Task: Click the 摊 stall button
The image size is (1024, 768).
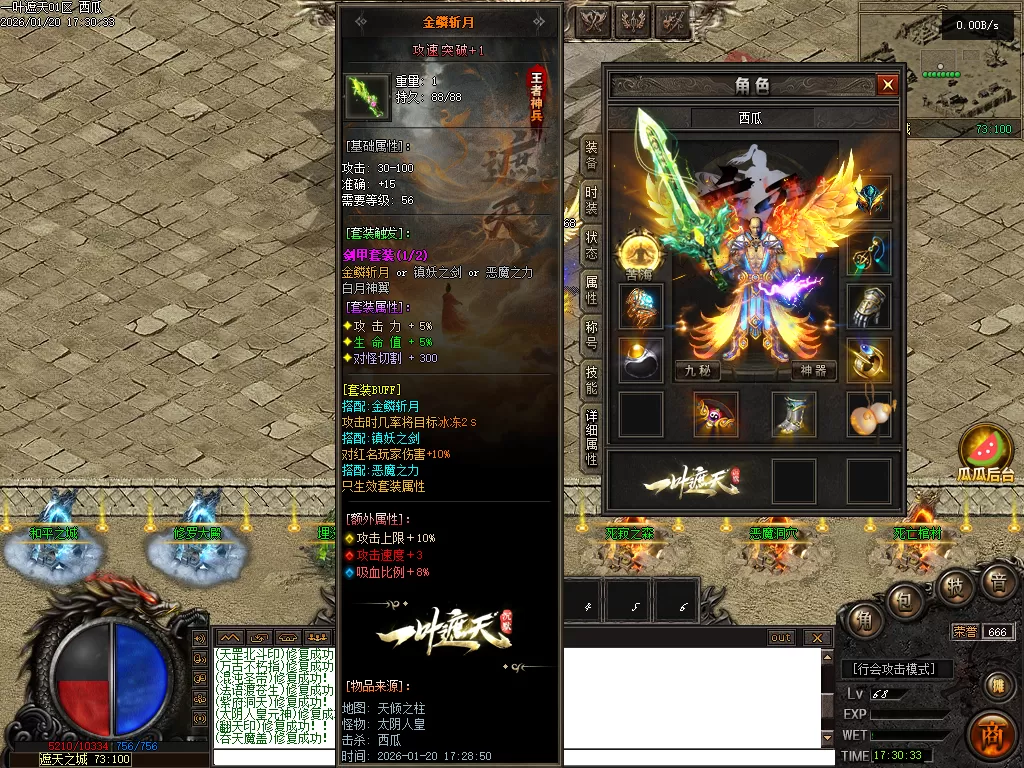Action: point(996,685)
